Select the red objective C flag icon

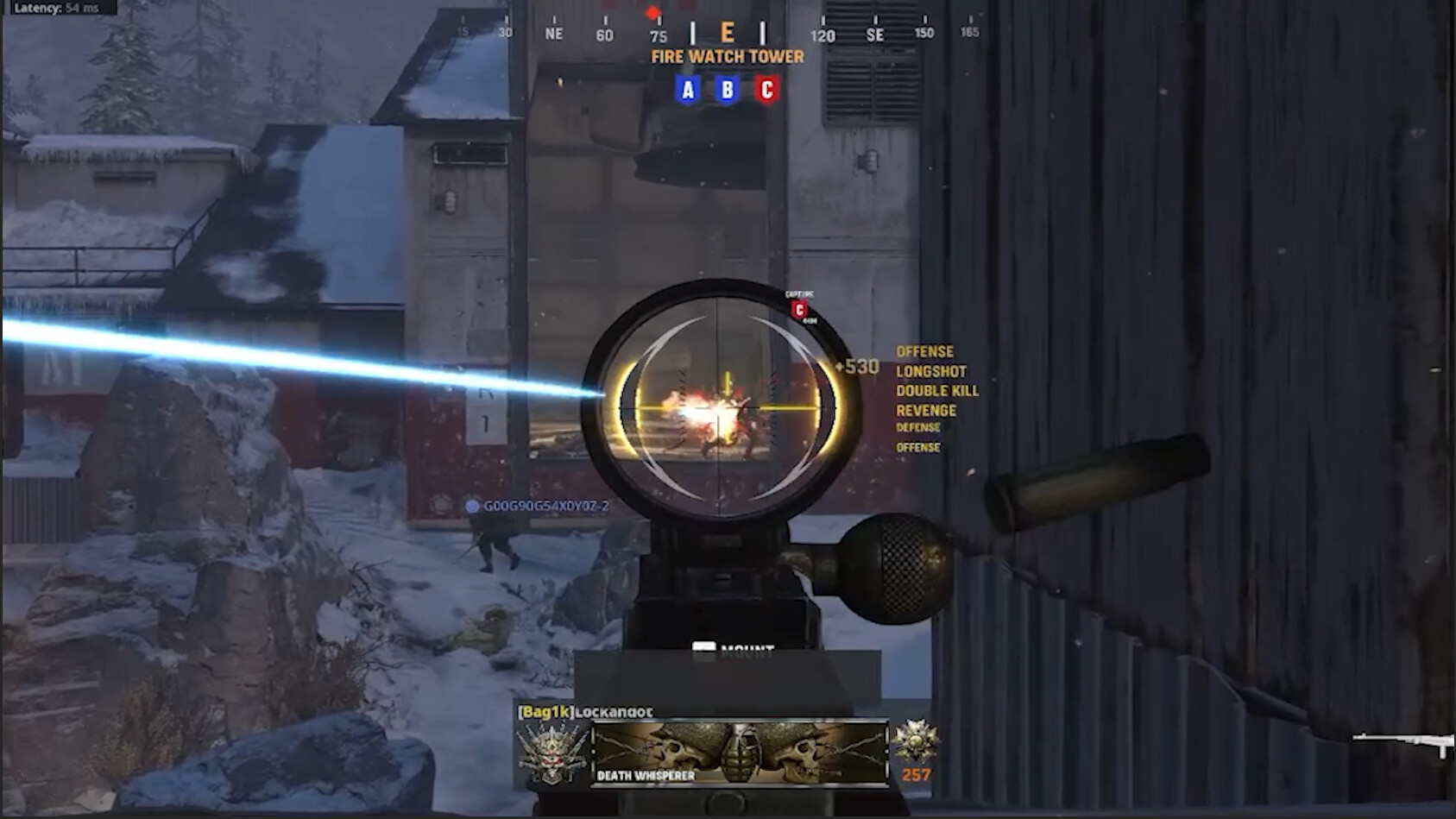[x=767, y=89]
